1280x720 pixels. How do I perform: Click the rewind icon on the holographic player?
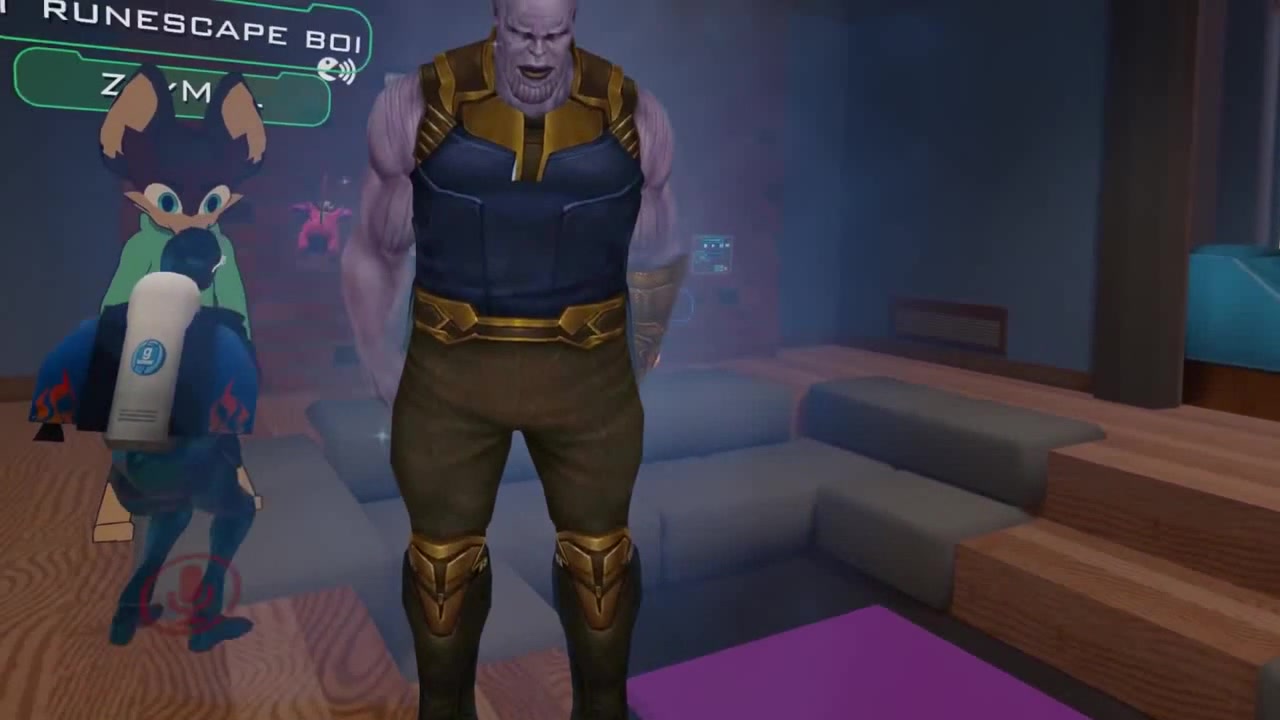[706, 245]
